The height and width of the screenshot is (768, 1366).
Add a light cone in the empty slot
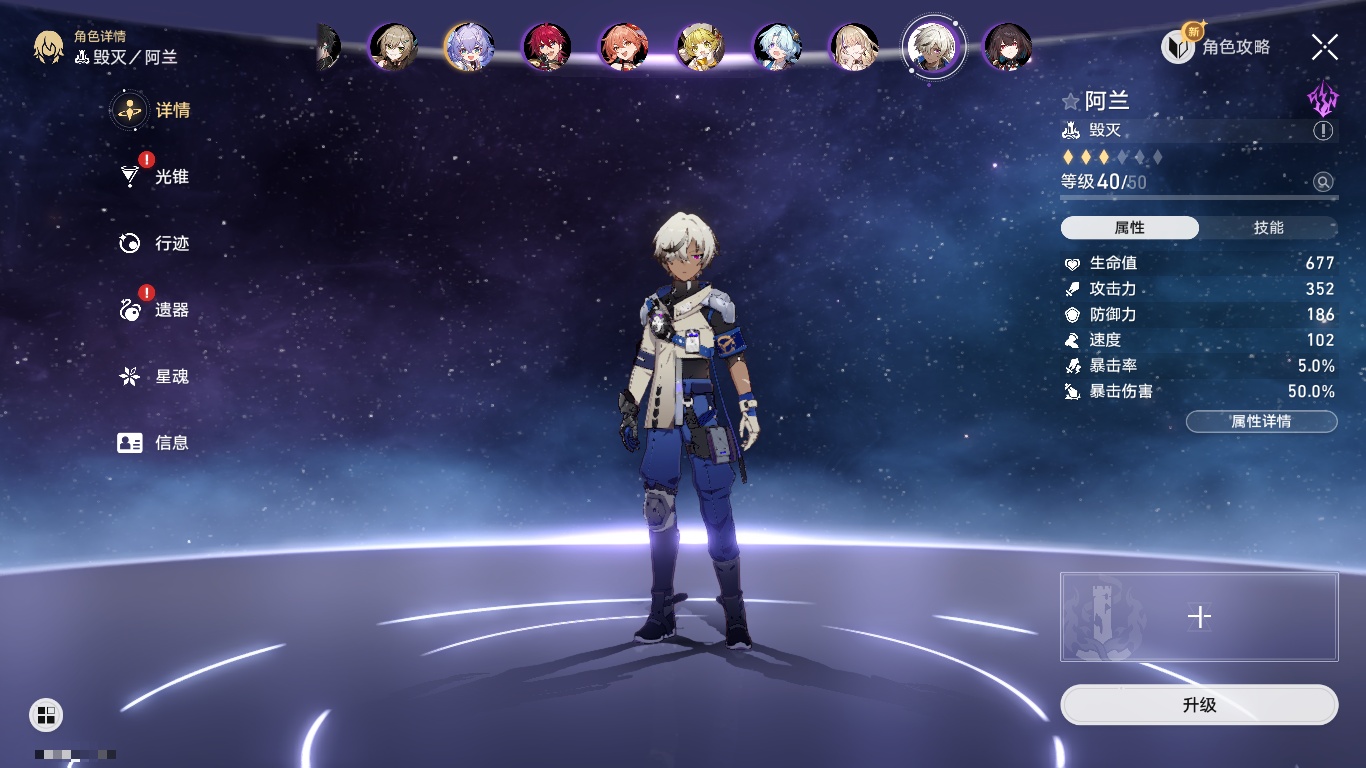1199,617
